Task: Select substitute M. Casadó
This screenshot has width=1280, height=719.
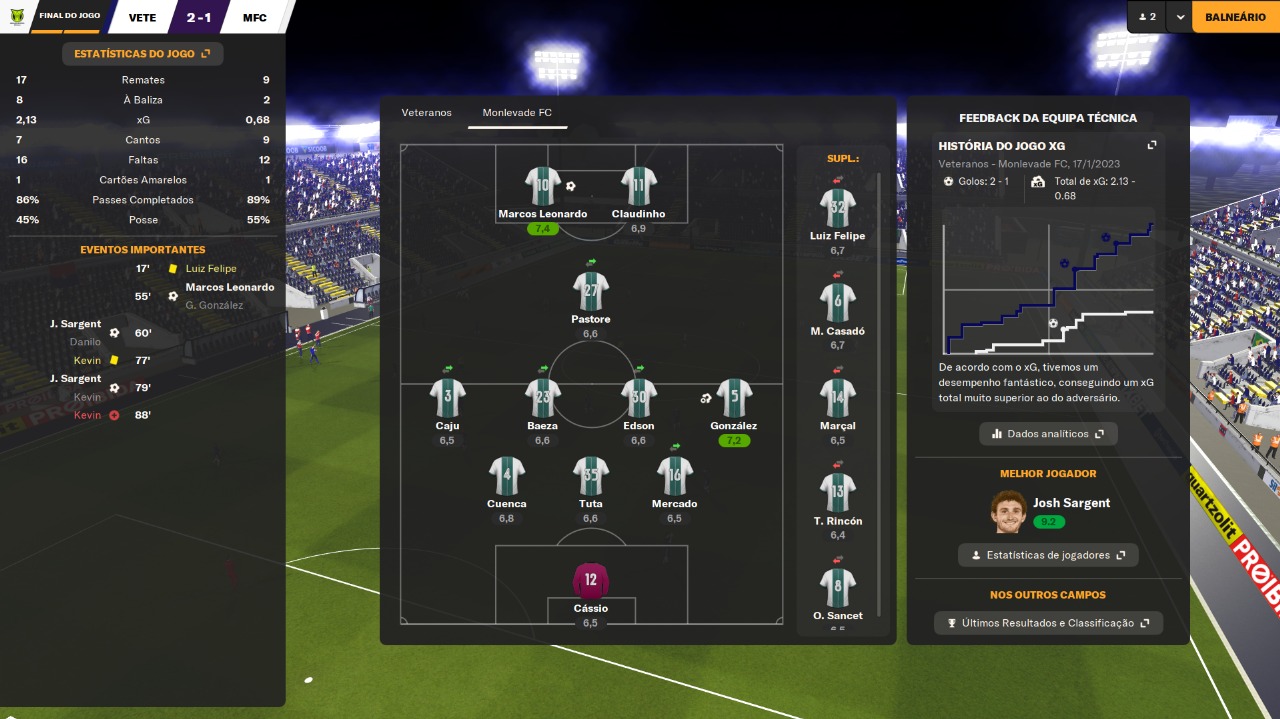Action: [838, 304]
